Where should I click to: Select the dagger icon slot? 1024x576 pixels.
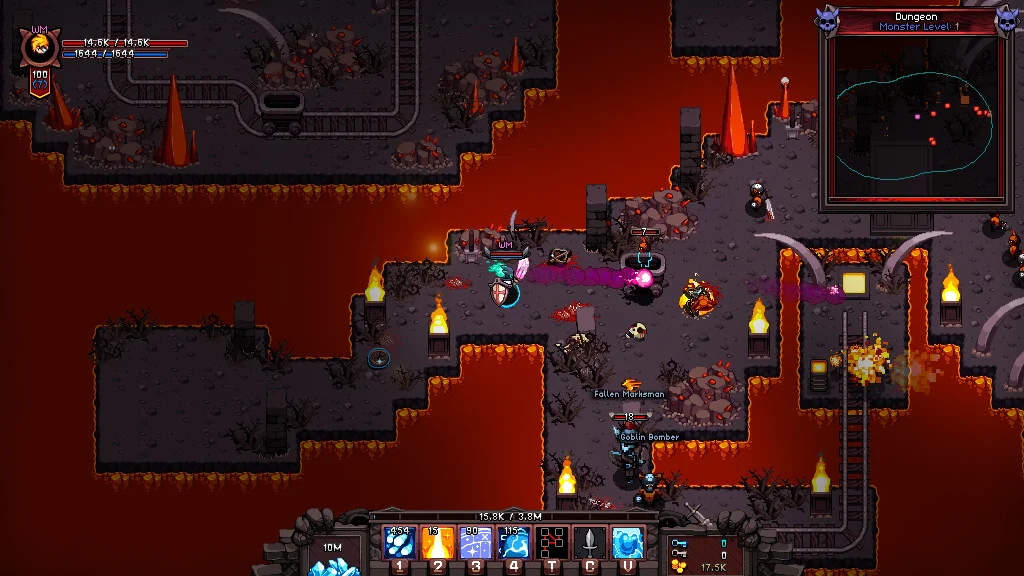click(x=590, y=543)
